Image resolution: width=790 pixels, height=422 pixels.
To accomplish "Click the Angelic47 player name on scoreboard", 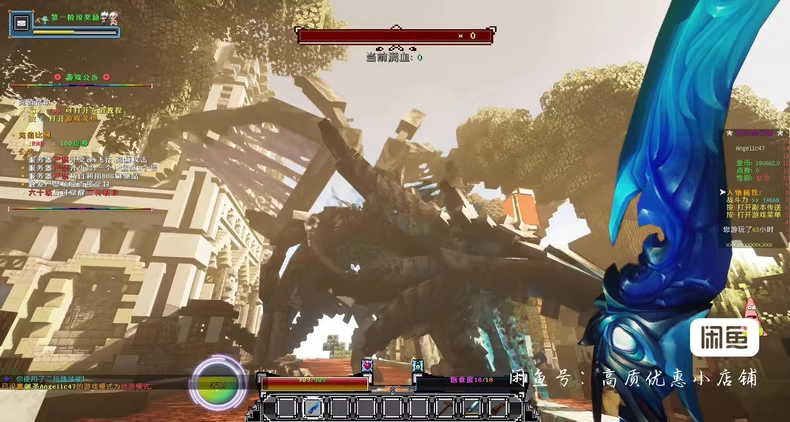I will coord(749,148).
